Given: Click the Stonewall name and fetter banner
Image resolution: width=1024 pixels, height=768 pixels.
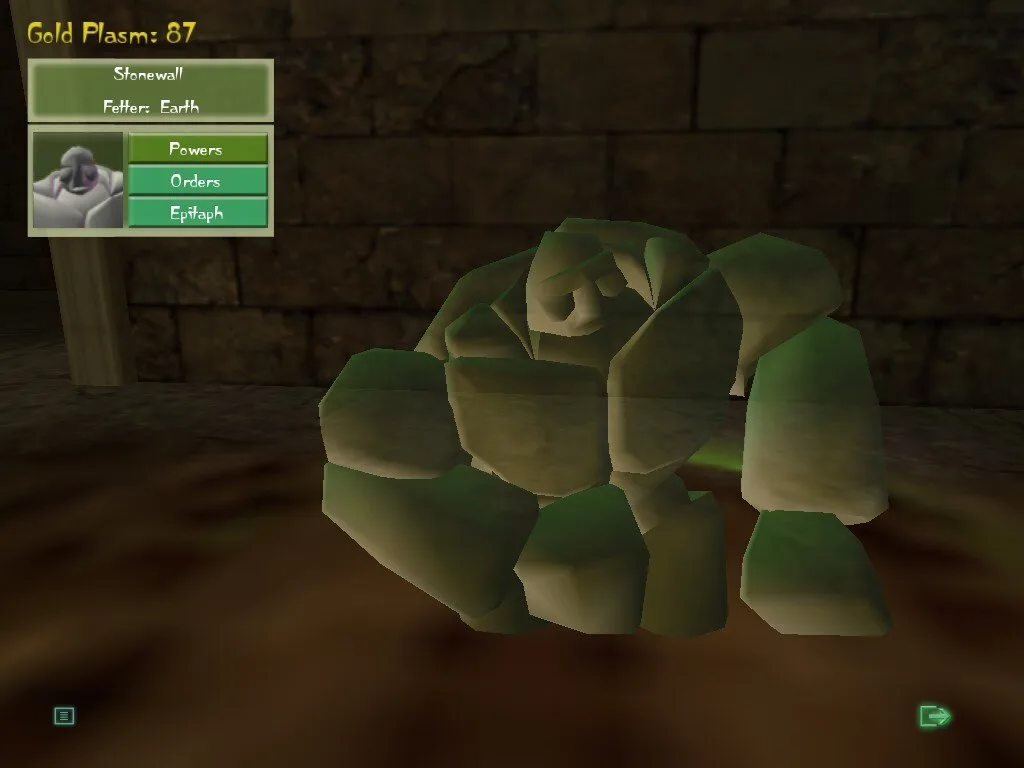Looking at the screenshot, I should click(151, 89).
